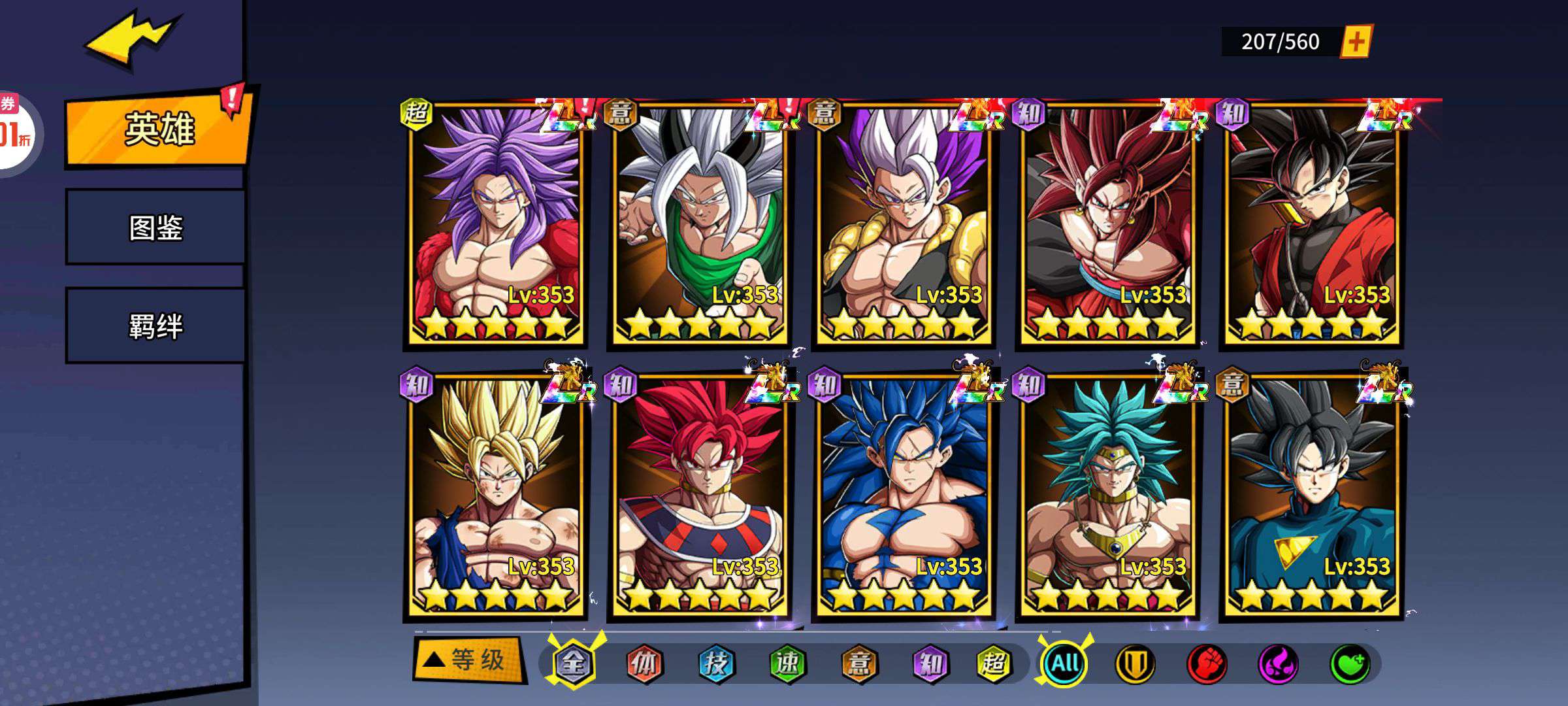Select the teal-haired Broly hero card
This screenshot has height=706, width=1568.
1107,494
